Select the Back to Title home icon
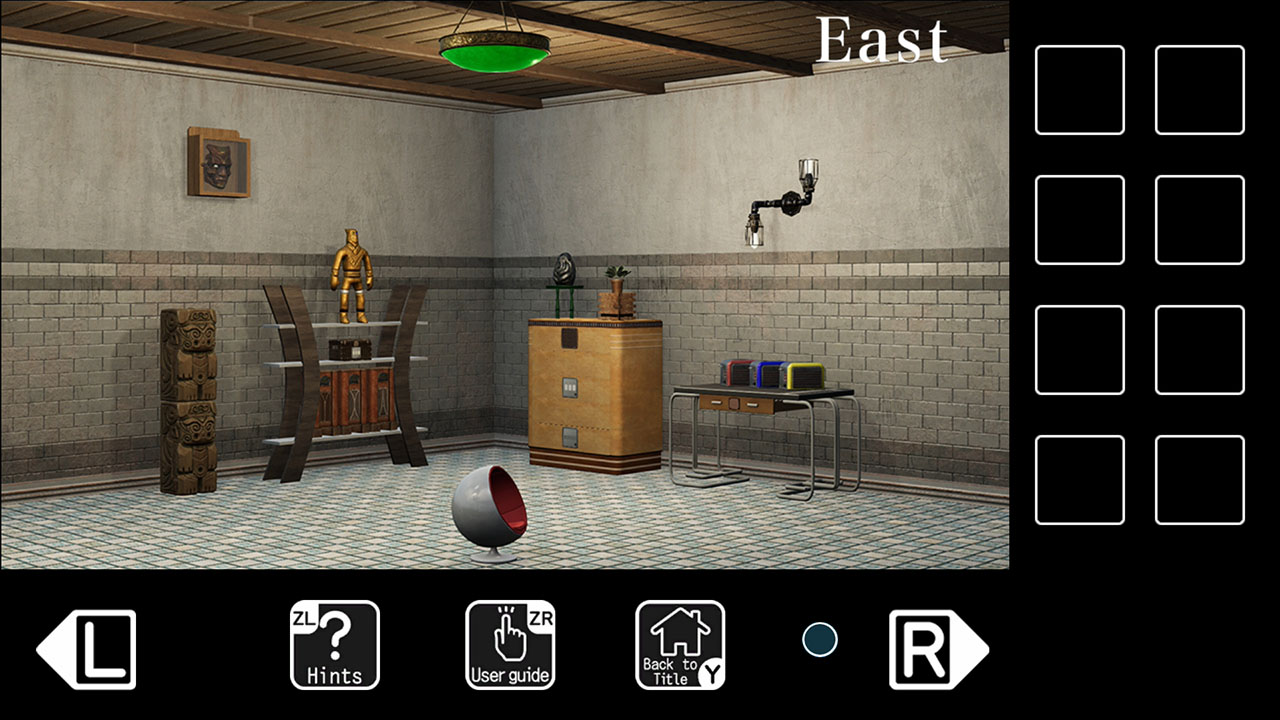The width and height of the screenshot is (1280, 720). point(680,645)
